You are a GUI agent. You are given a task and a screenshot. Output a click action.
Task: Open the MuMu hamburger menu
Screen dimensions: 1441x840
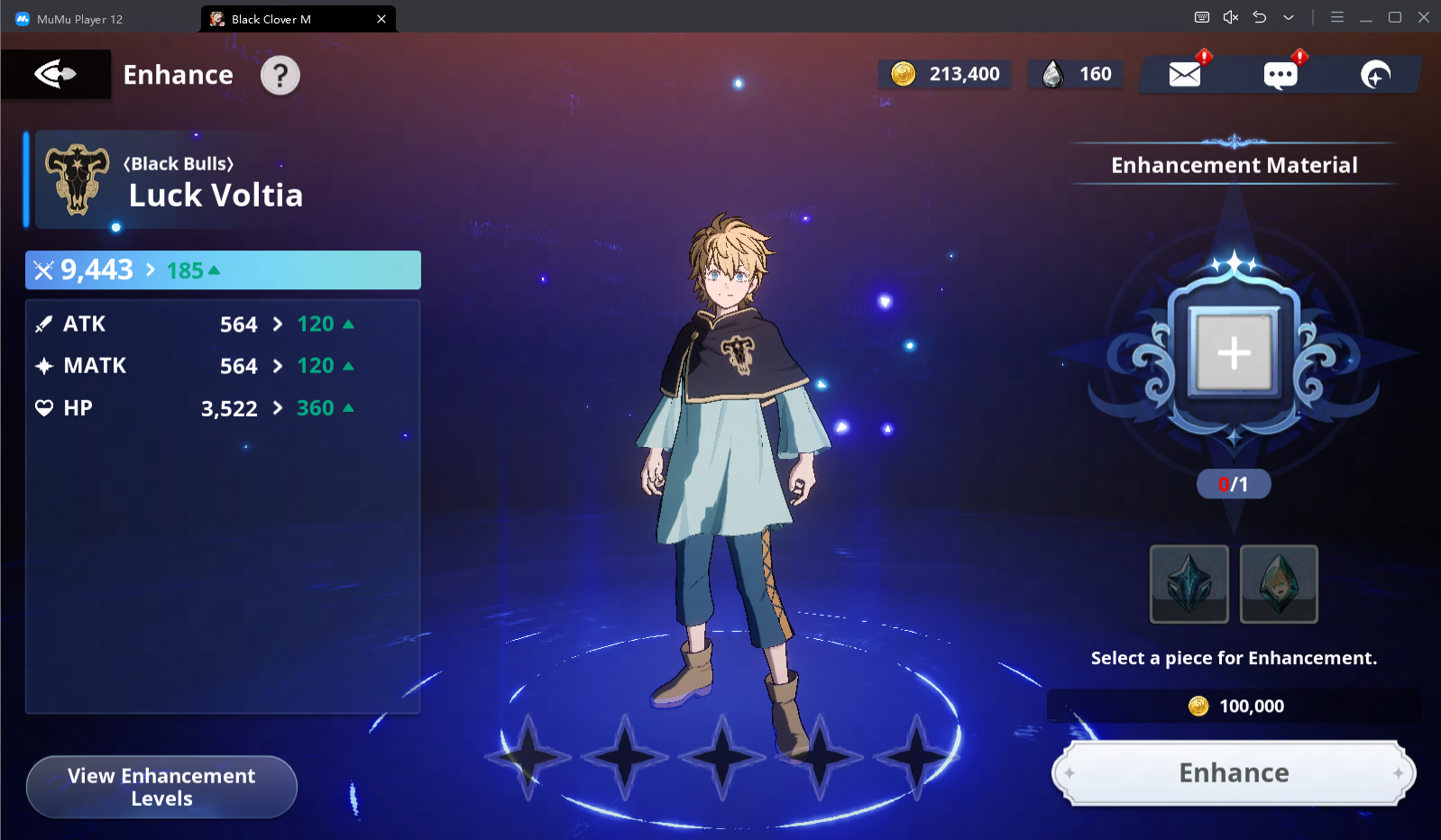point(1337,17)
